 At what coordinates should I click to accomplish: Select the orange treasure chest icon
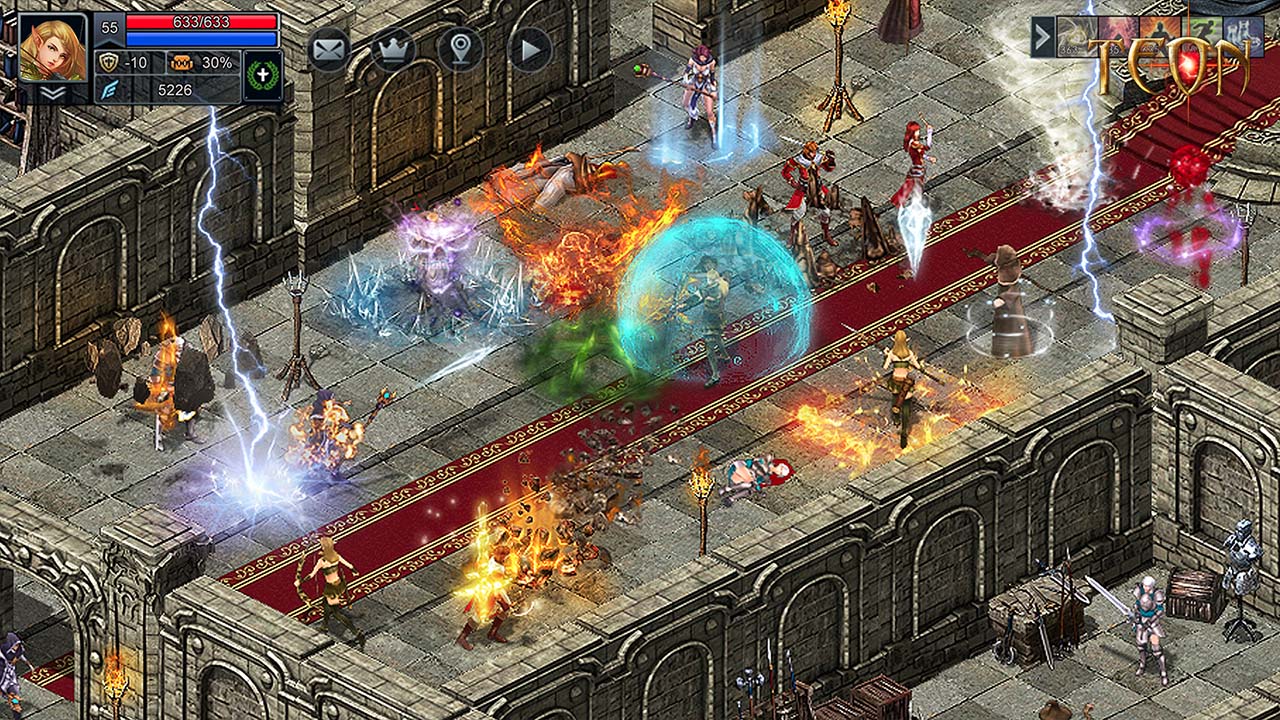[182, 61]
